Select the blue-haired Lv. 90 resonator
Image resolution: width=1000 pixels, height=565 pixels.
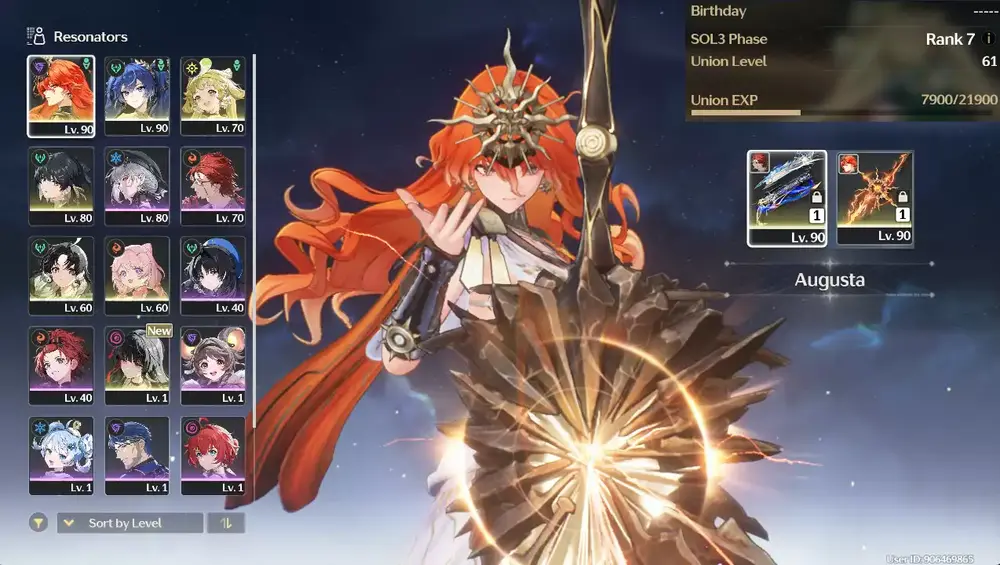click(137, 95)
